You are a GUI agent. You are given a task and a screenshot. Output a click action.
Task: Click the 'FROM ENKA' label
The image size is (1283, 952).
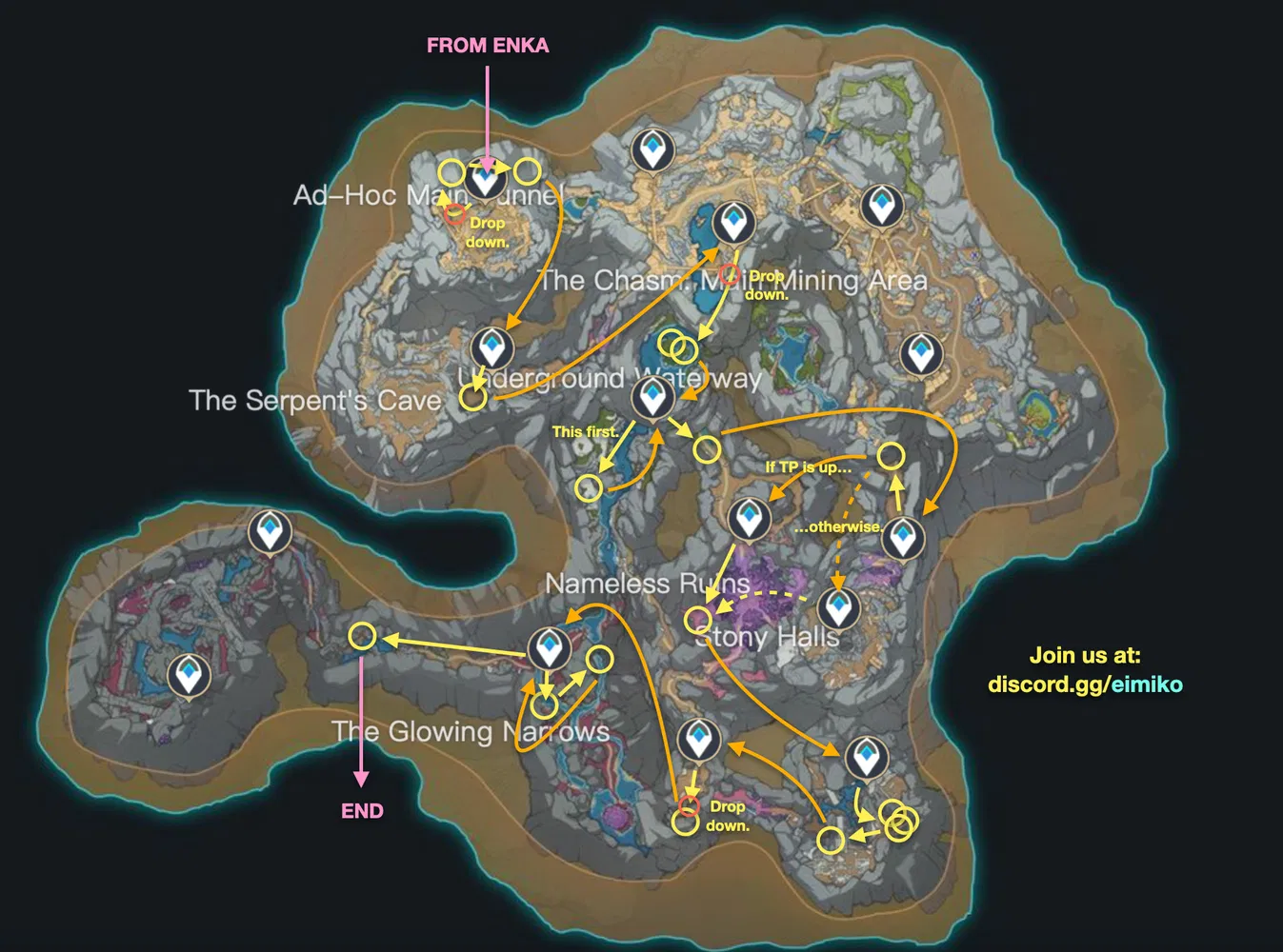488,45
